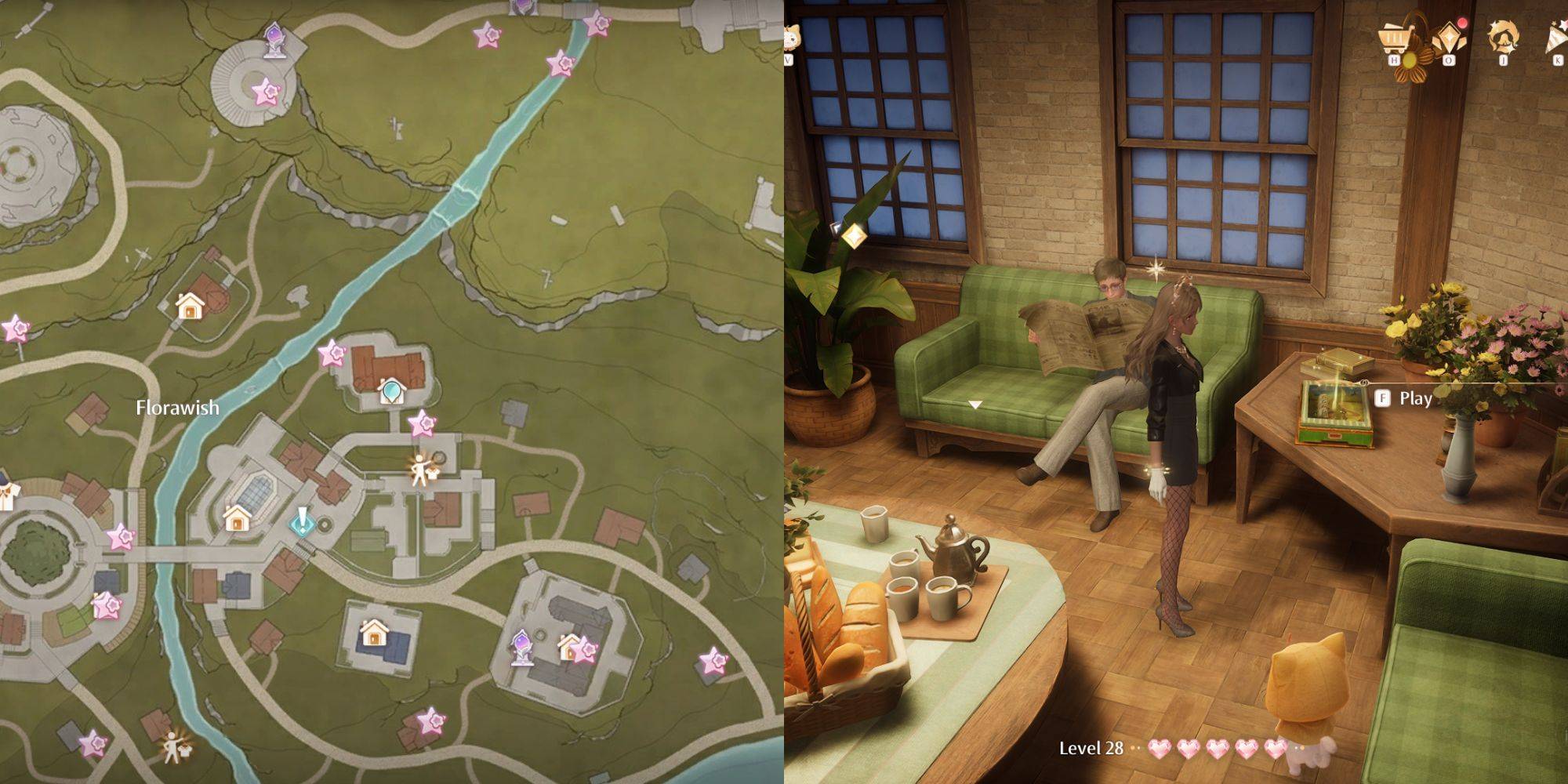This screenshot has width=1568, height=784.
Task: Select the teal balloon house map marker
Action: [390, 390]
